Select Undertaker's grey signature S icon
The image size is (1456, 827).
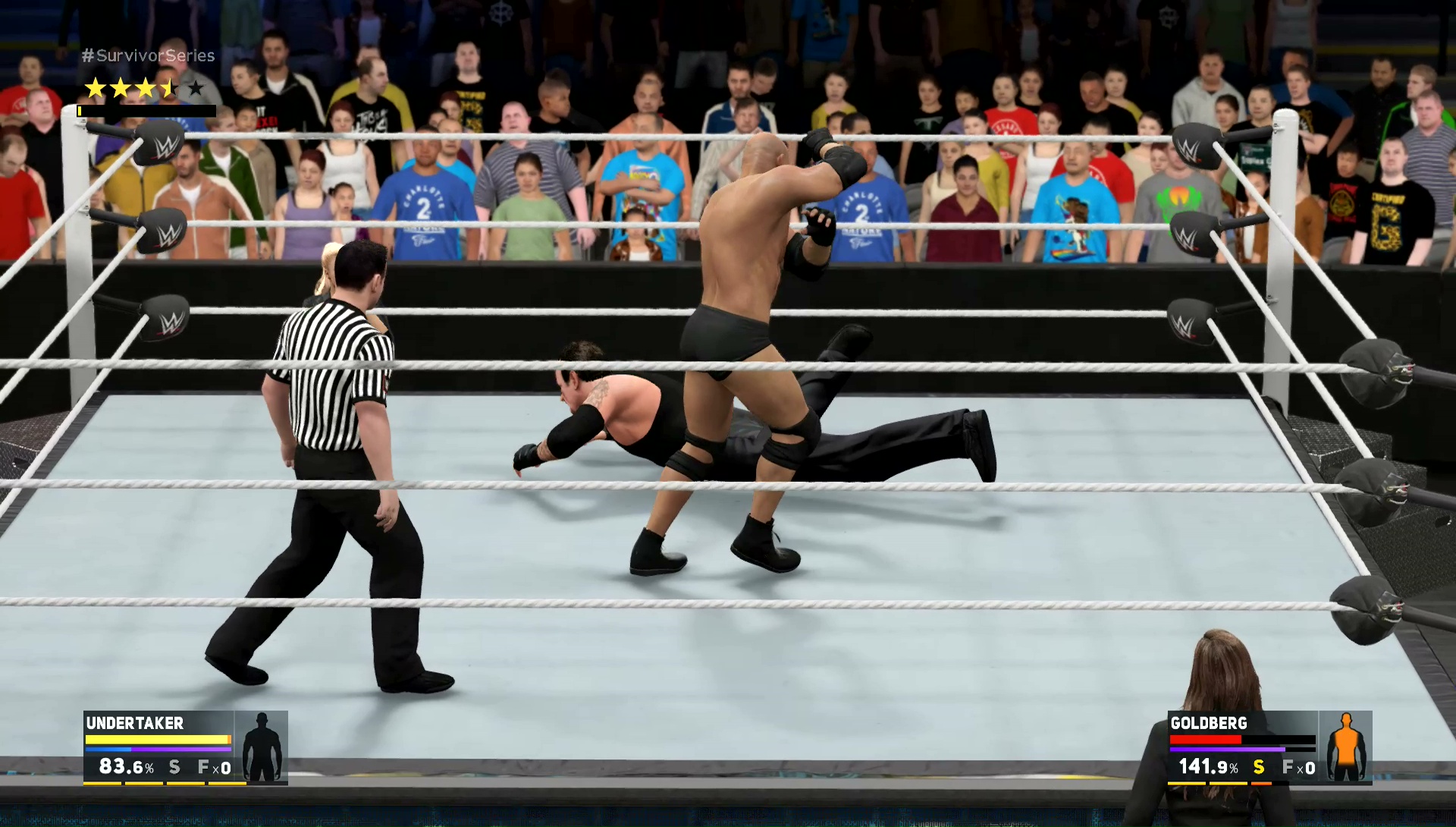[174, 767]
